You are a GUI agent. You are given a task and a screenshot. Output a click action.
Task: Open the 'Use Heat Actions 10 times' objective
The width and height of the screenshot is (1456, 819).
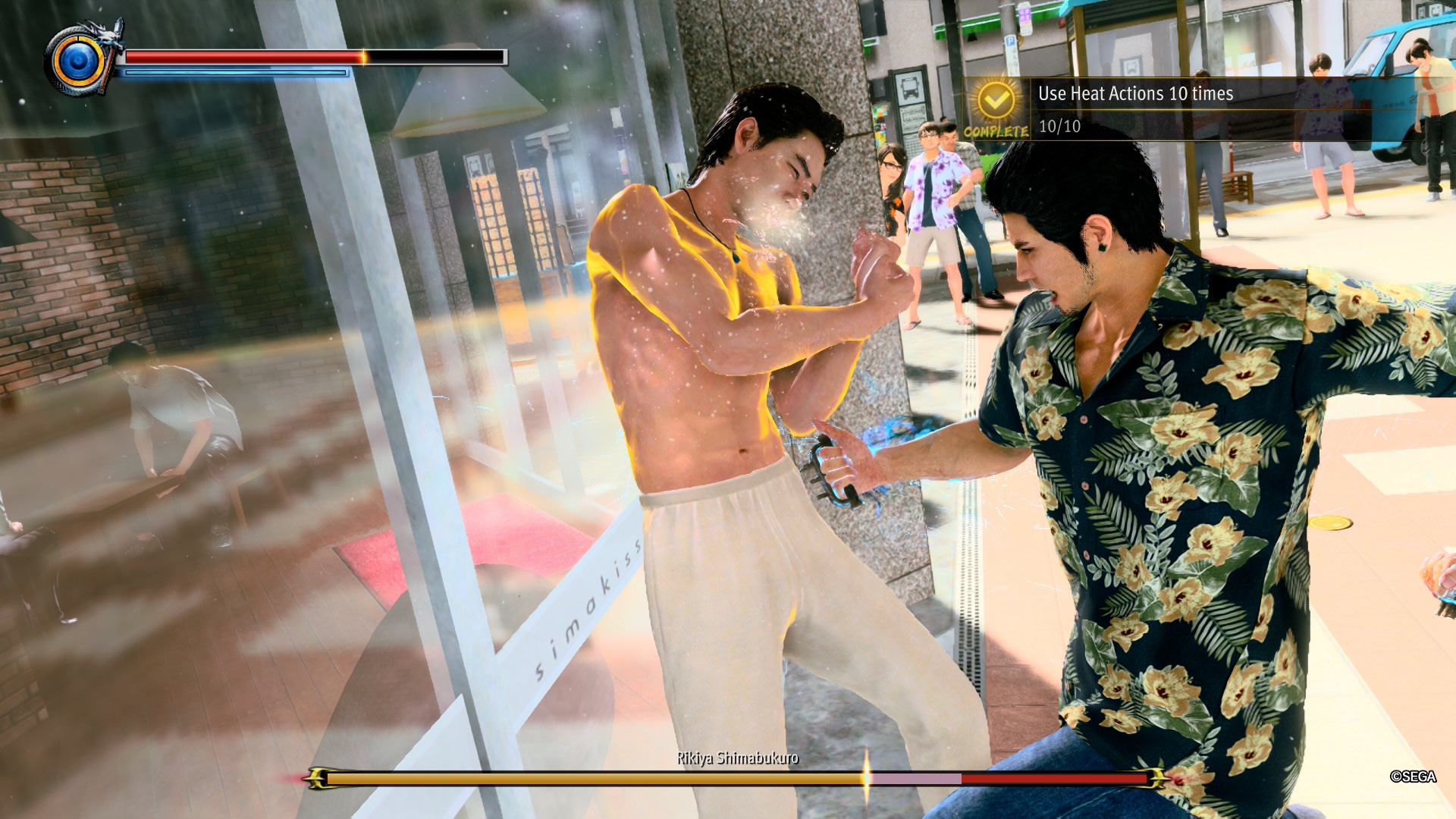click(x=1135, y=94)
